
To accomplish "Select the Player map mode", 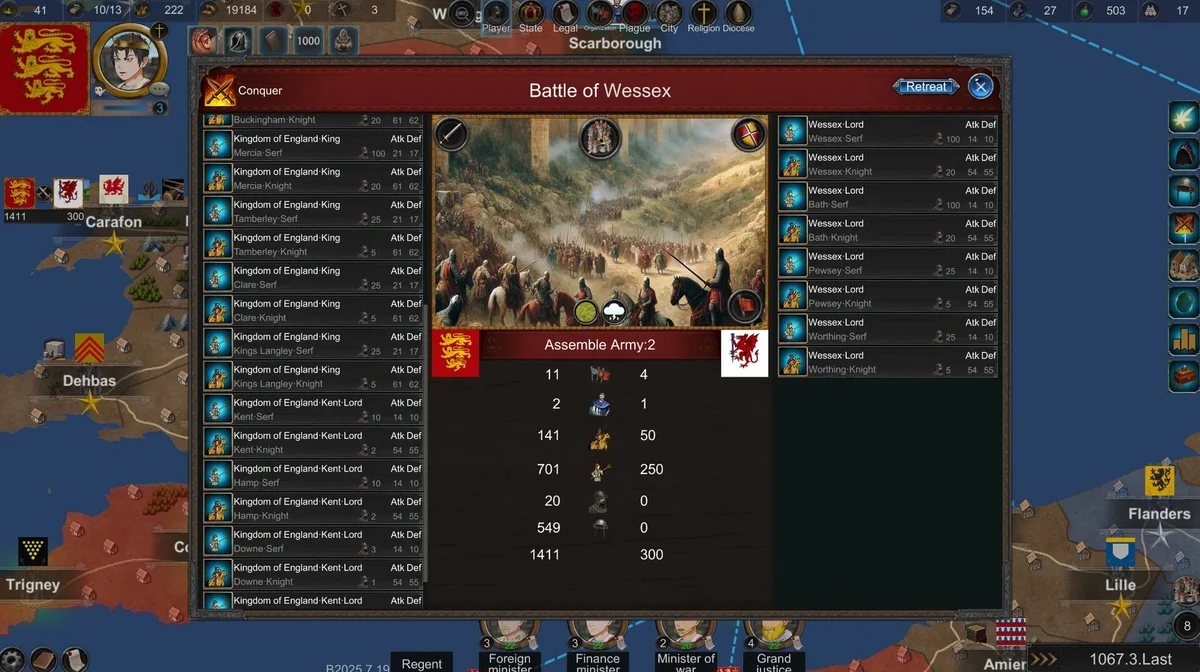I will 496,15.
